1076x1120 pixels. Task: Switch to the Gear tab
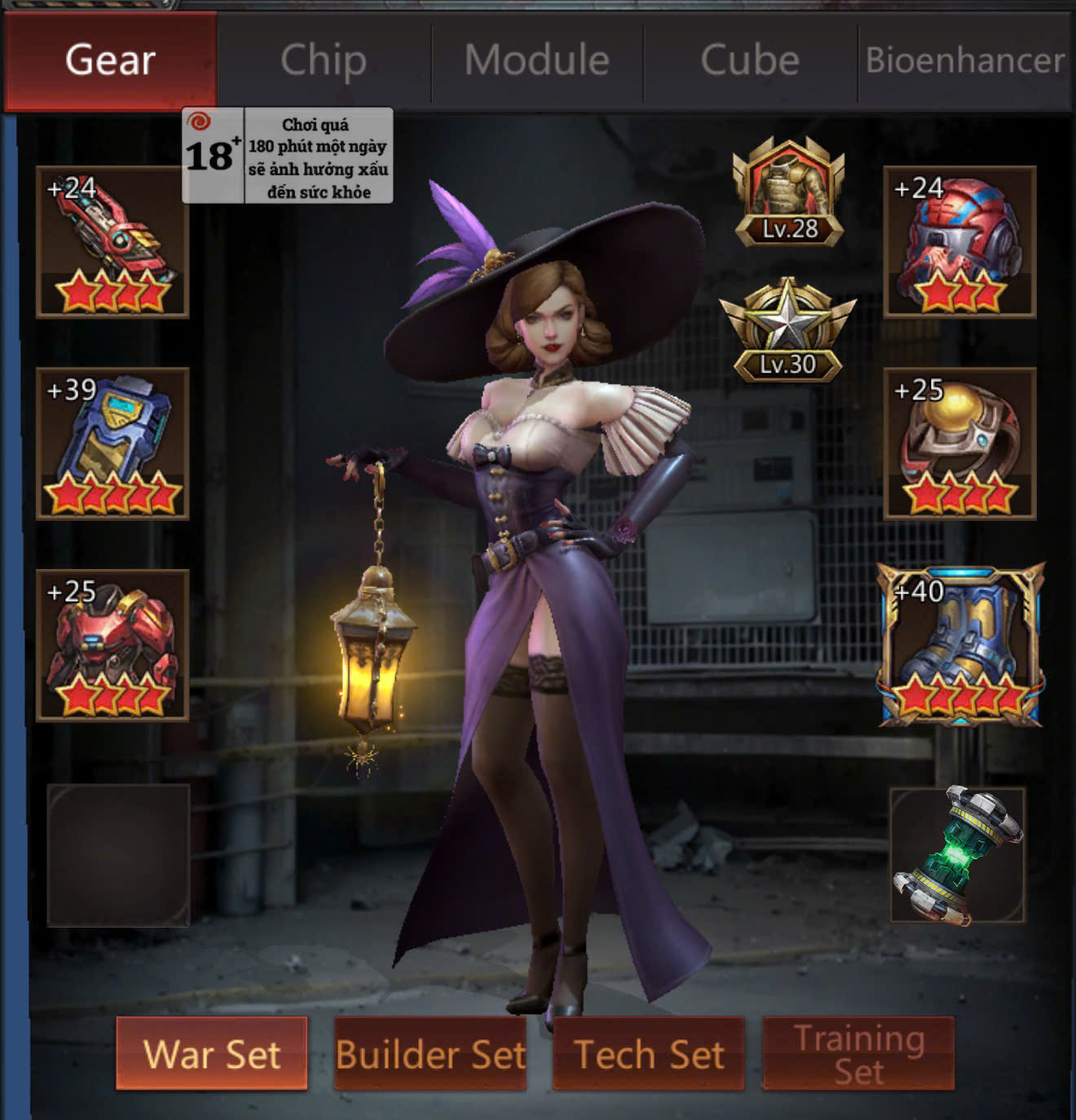pos(110,60)
